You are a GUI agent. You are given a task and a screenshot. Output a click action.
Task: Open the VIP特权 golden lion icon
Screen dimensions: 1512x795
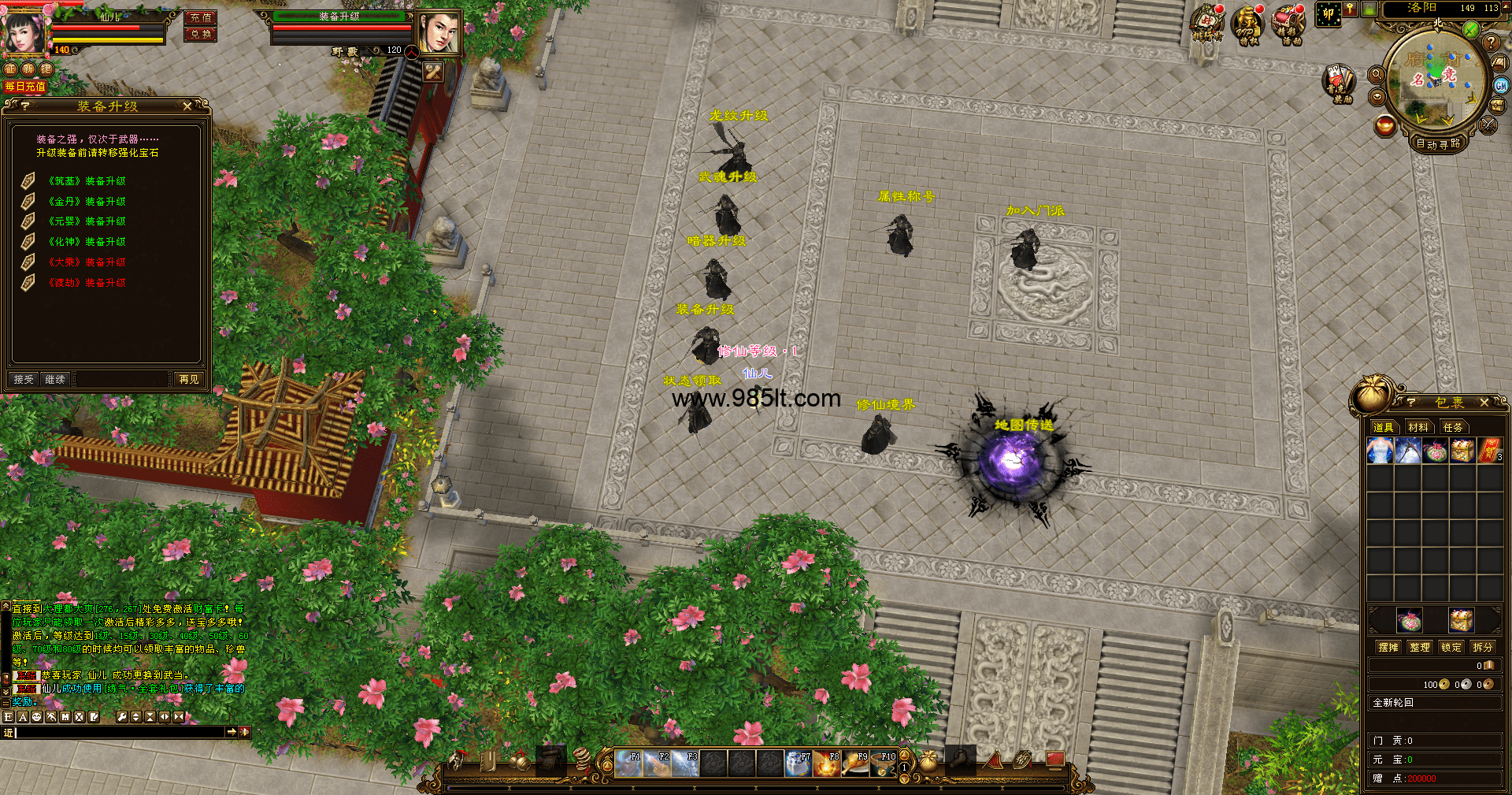pyautogui.click(x=1247, y=24)
